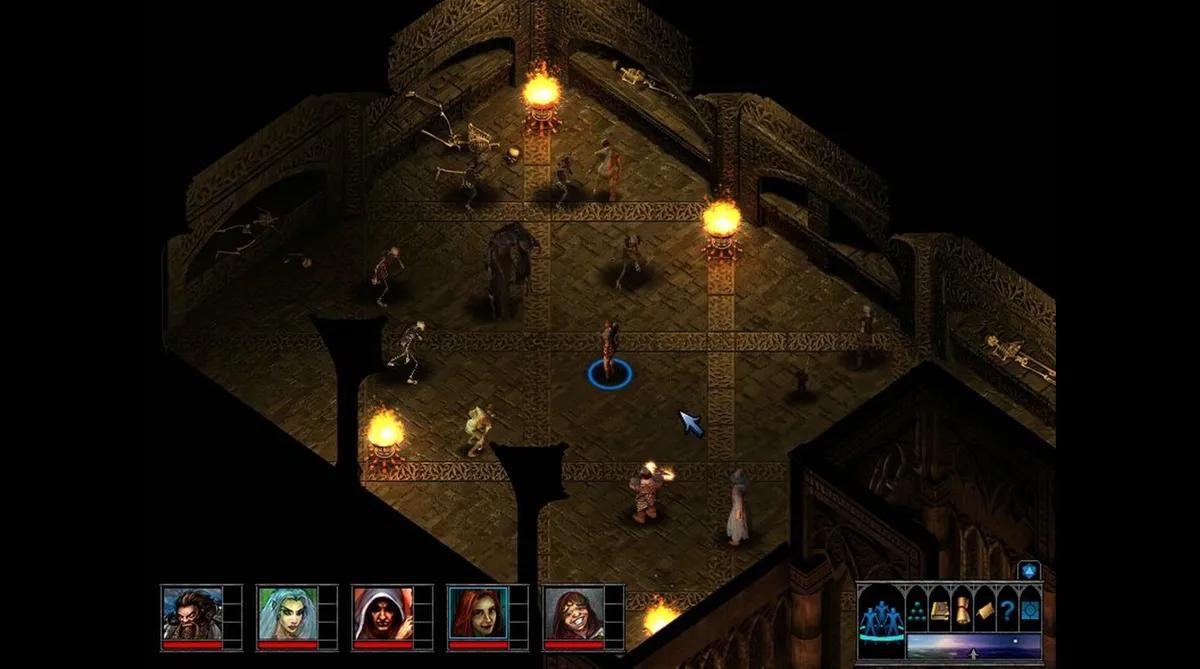
Task: Click the day-night sky time panel
Action: click(972, 645)
